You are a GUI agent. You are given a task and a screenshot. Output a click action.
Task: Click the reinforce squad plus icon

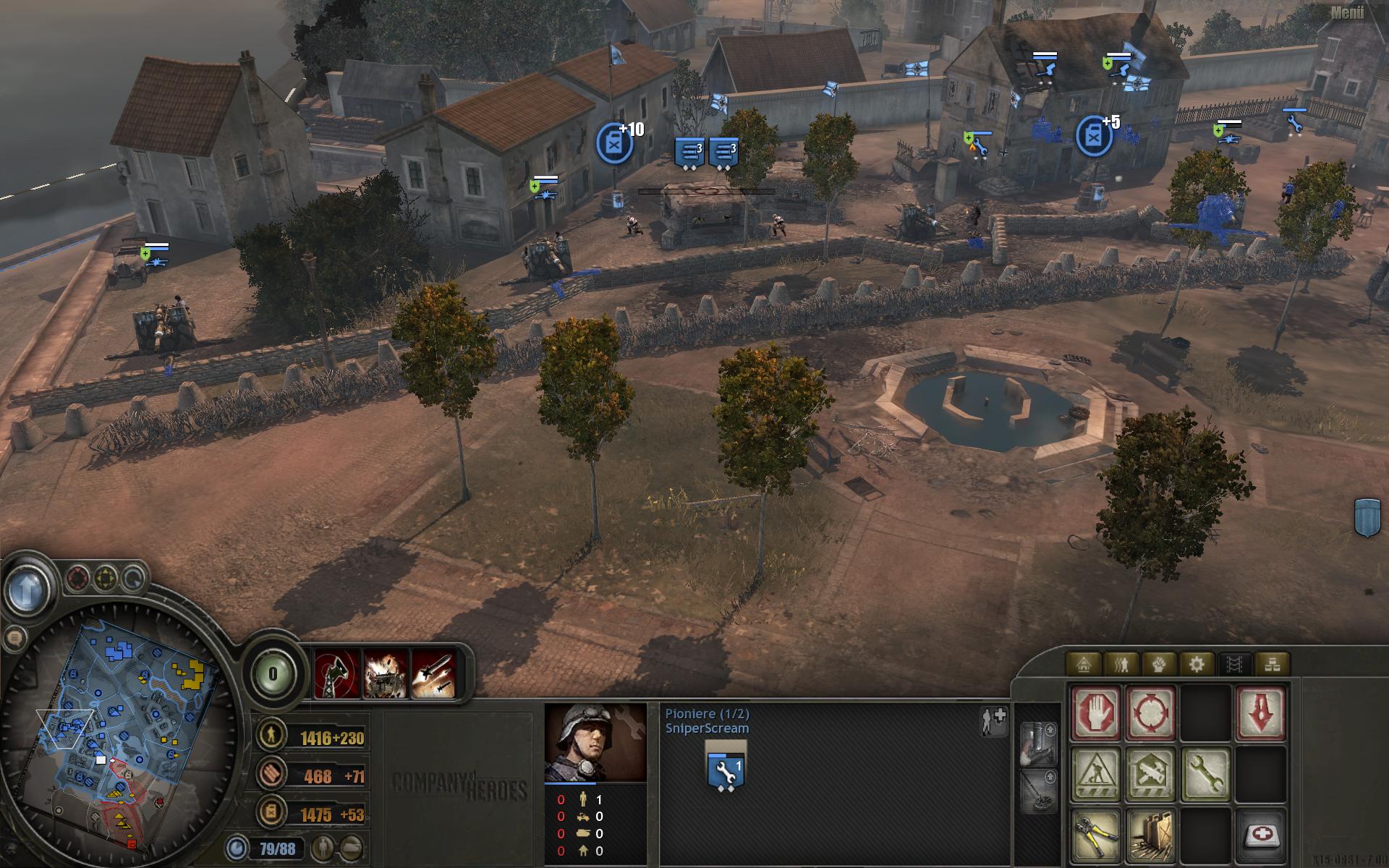click(x=994, y=720)
